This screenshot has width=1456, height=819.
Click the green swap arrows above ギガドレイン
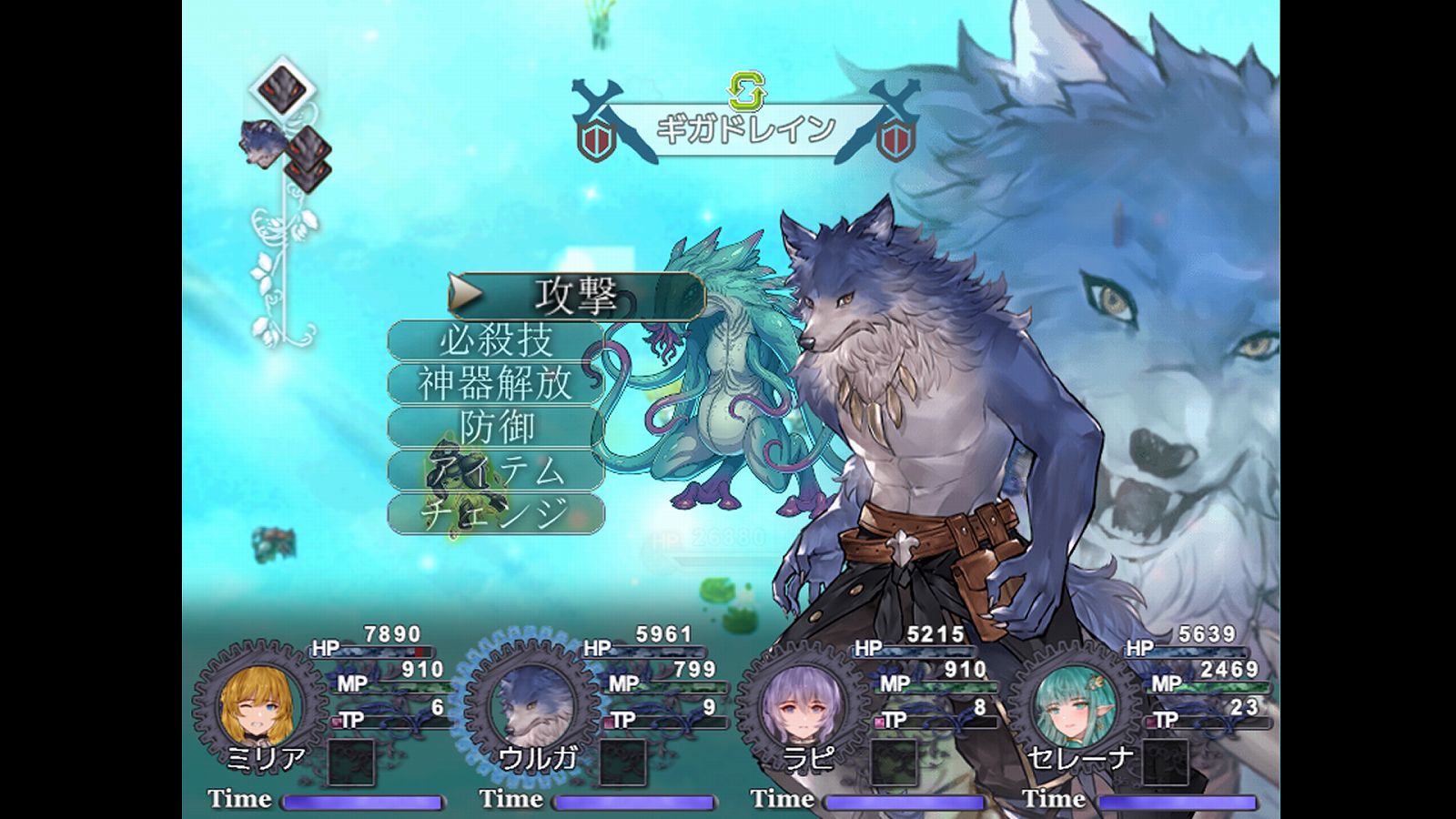747,91
